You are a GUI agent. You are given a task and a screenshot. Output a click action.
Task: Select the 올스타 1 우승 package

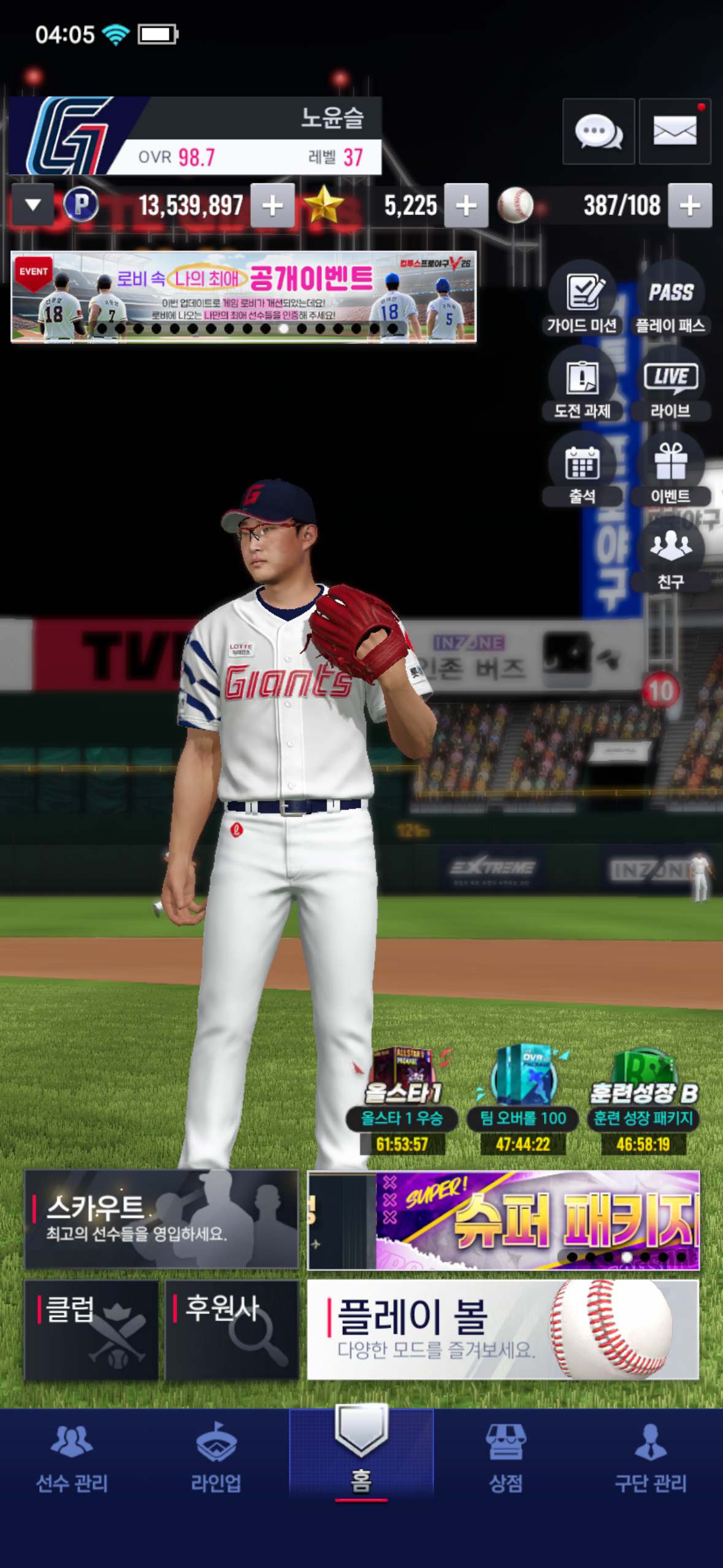click(x=402, y=1098)
